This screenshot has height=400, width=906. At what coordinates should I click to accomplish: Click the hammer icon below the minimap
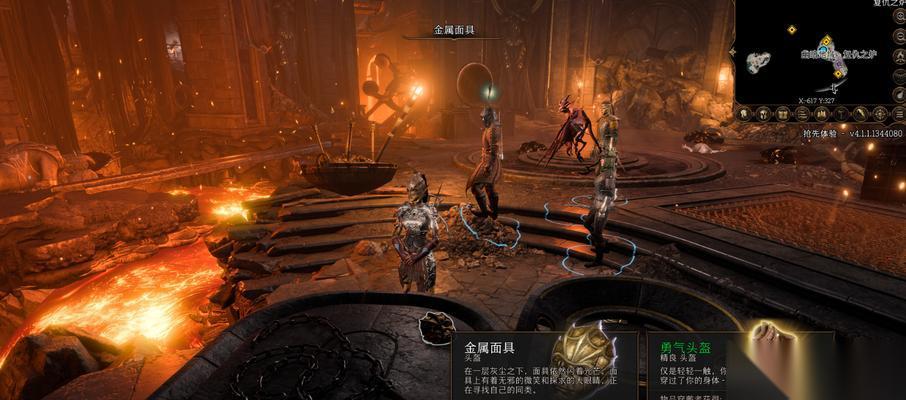pyautogui.click(x=842, y=114)
